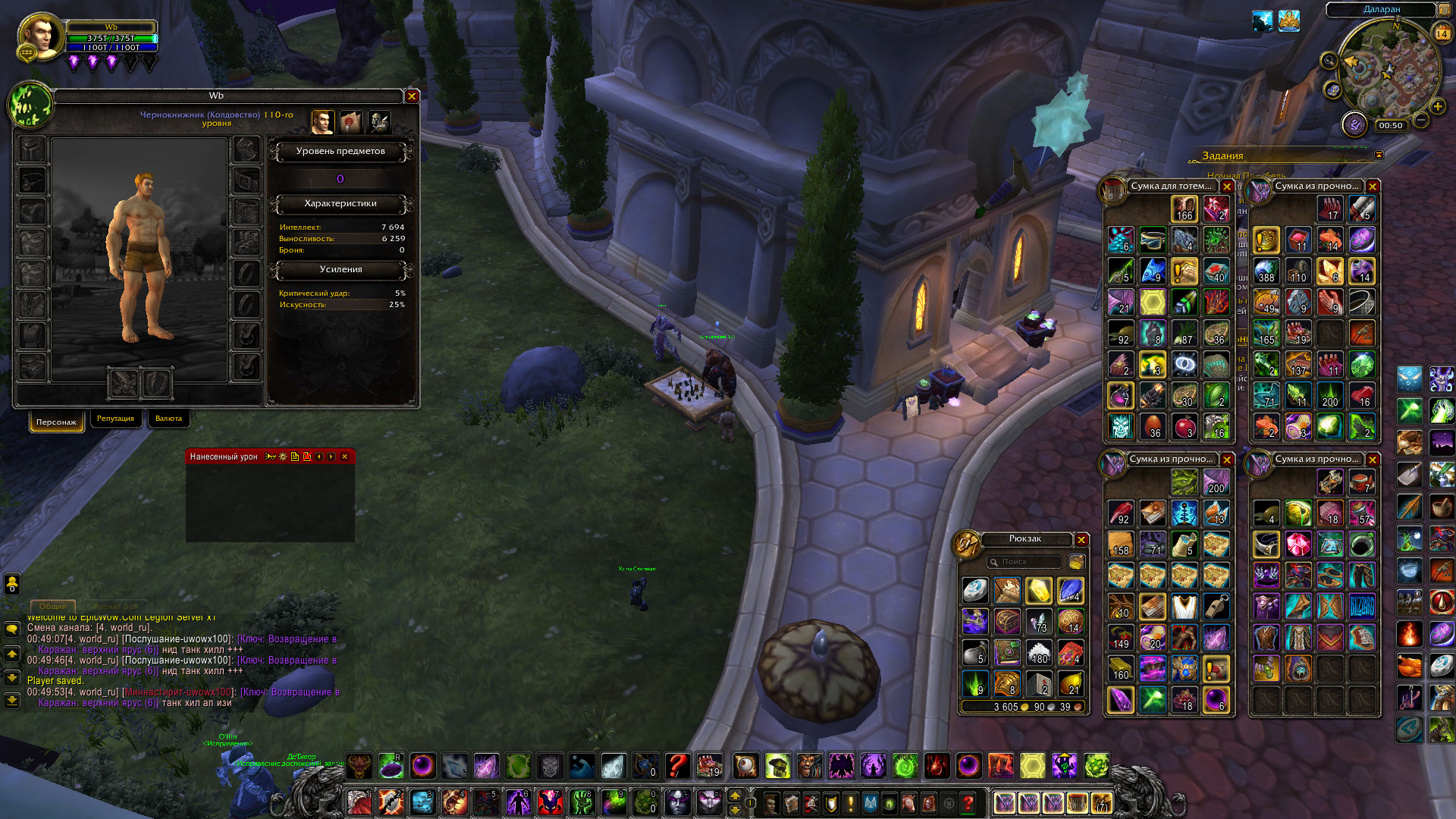The image size is (1456, 819).
Task: Click the Blizzard logo item in bag
Action: [1362, 607]
